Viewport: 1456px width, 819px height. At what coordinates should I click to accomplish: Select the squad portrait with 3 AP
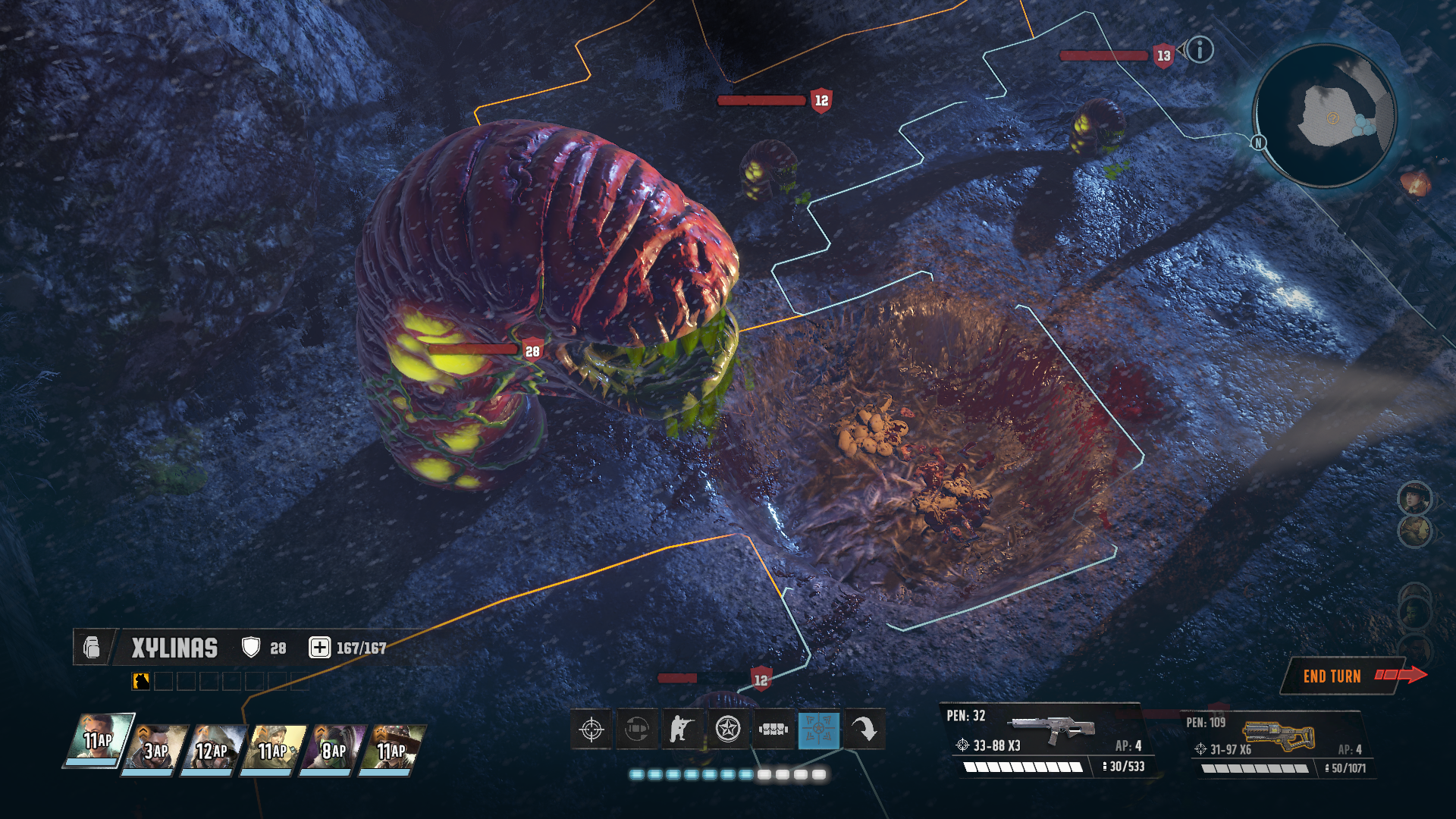pyautogui.click(x=158, y=749)
